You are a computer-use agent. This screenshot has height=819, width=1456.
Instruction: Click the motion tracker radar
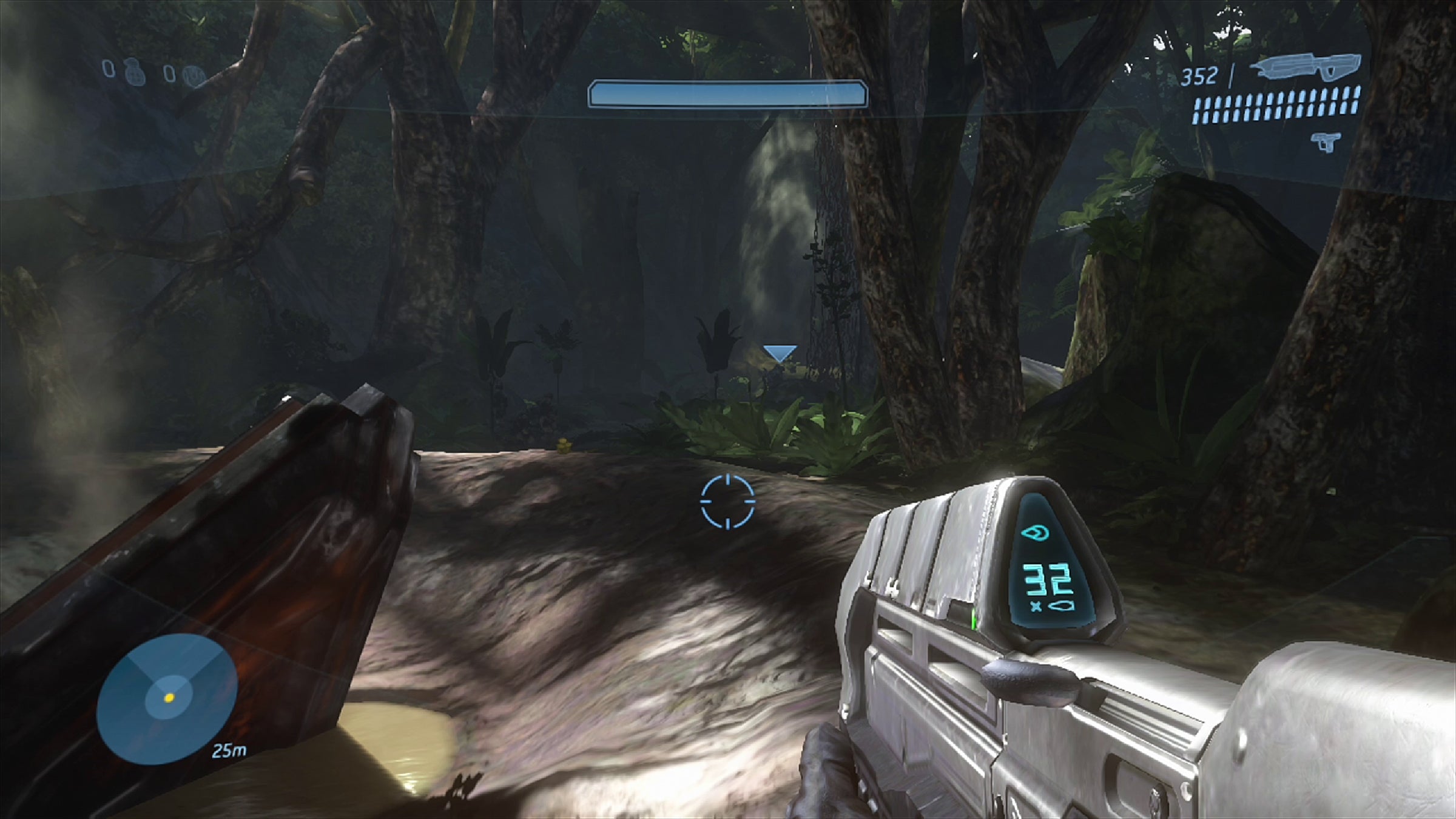167,698
